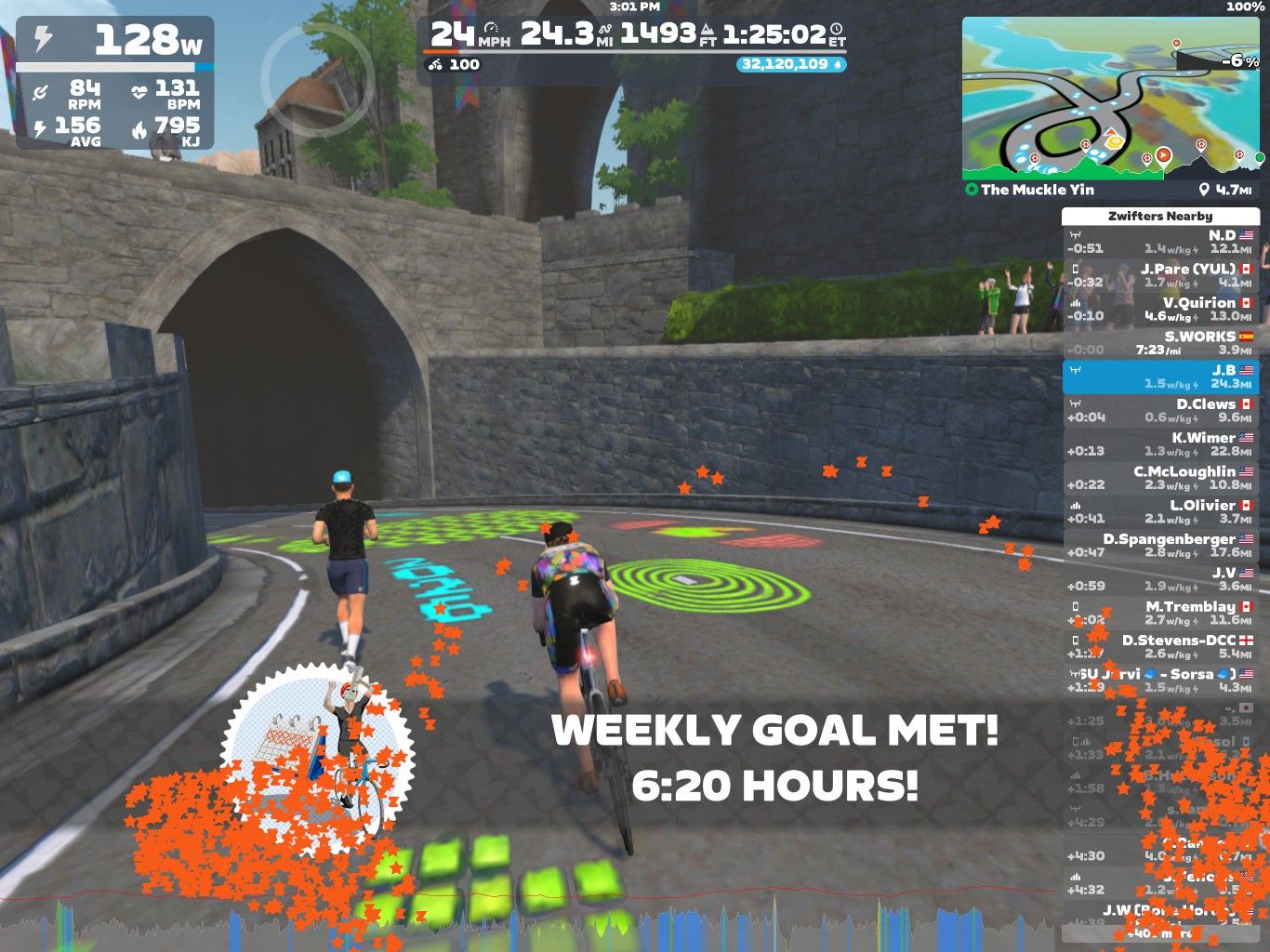
Task: Choose D.Clews from Zwifters Nearby
Action: (x=1160, y=410)
